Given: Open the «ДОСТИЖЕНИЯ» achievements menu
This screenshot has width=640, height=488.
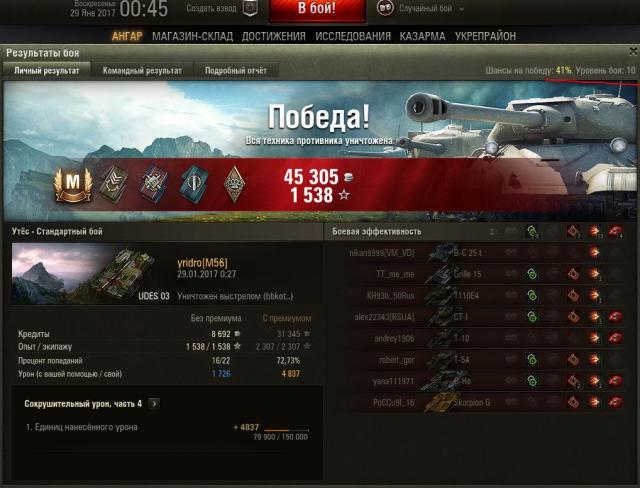Looking at the screenshot, I should (274, 37).
